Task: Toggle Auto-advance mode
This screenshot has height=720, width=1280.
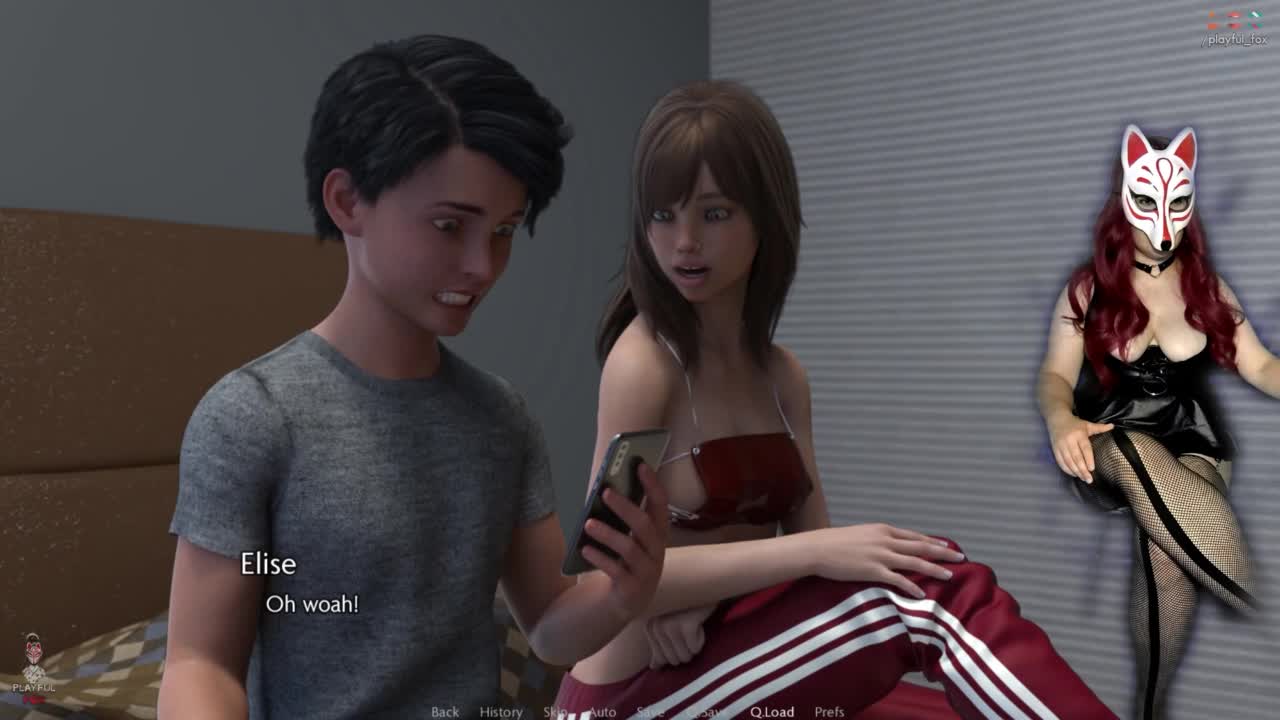Action: 602,712
